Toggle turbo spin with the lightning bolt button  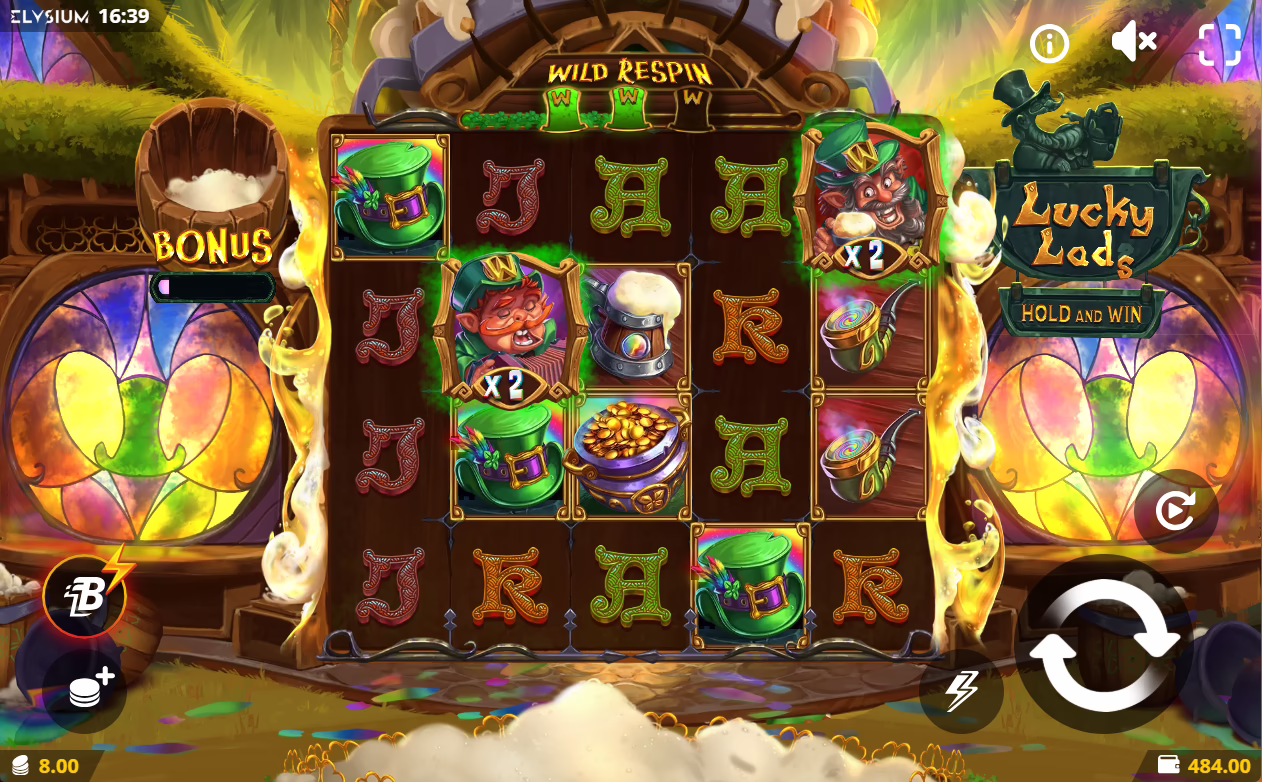coord(961,691)
